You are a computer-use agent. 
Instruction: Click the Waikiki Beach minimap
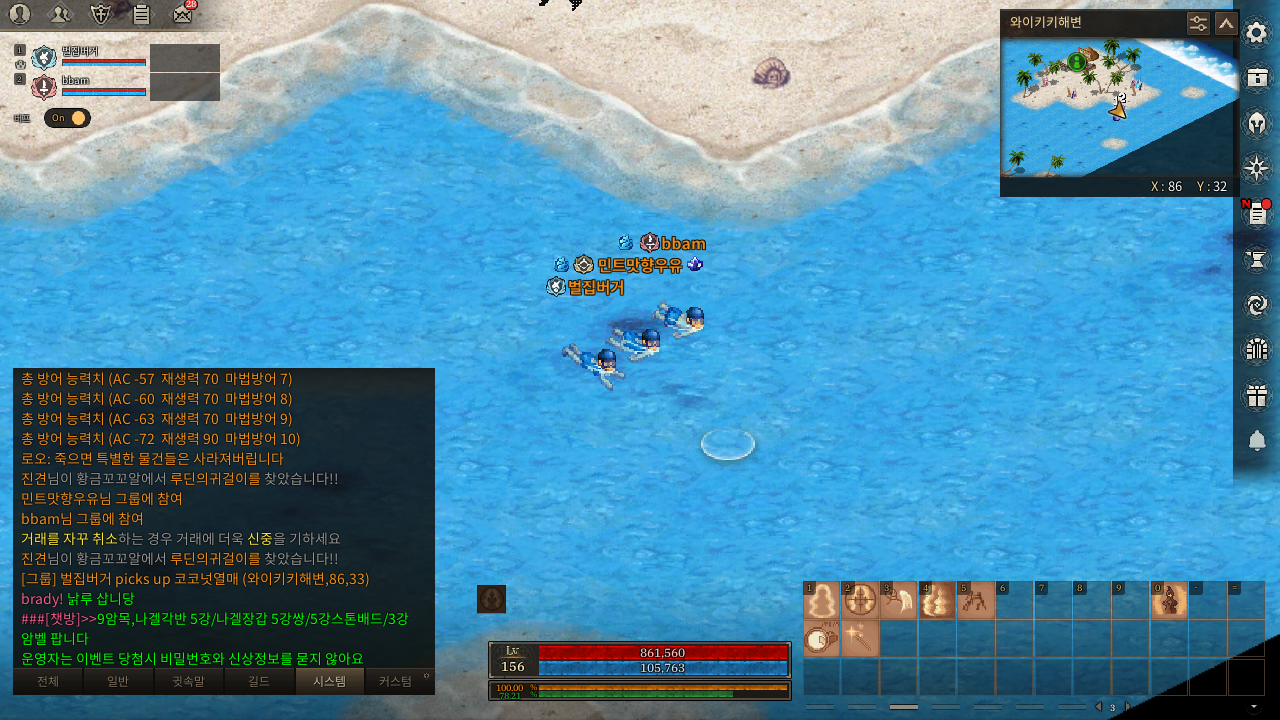click(1100, 110)
